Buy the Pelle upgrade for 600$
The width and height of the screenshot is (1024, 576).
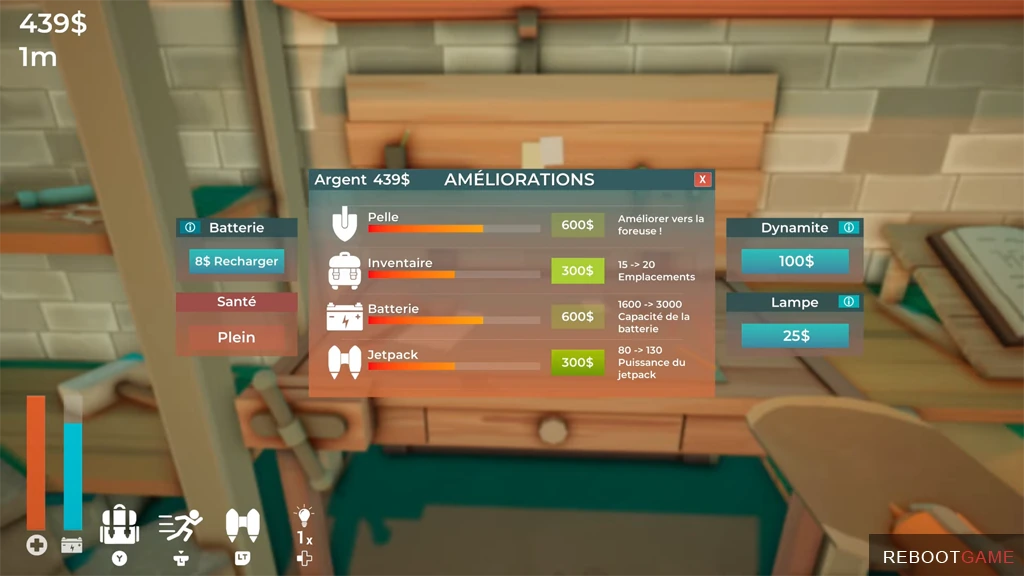[577, 225]
